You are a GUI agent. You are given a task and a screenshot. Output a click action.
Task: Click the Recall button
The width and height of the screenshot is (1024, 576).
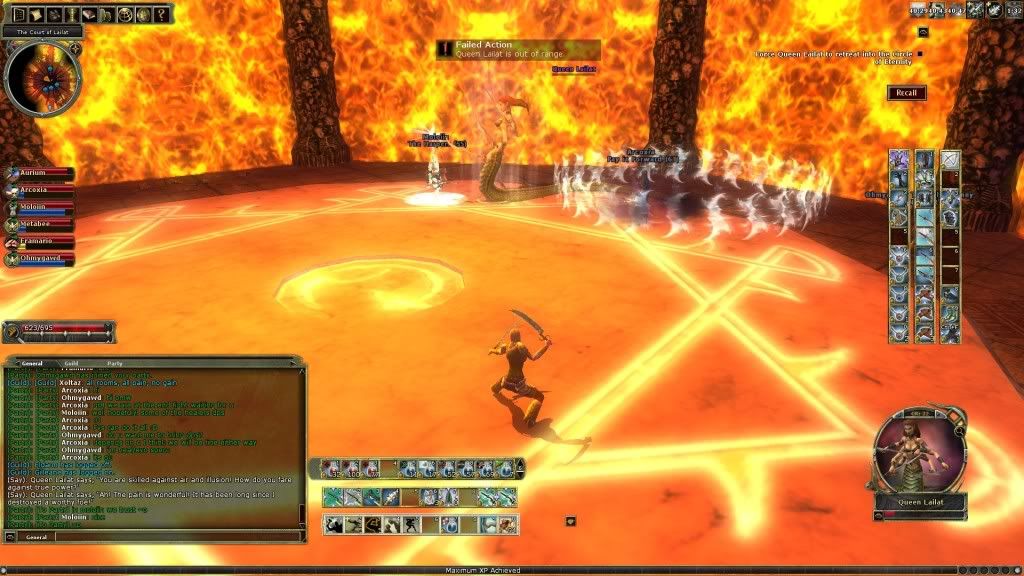pos(906,93)
